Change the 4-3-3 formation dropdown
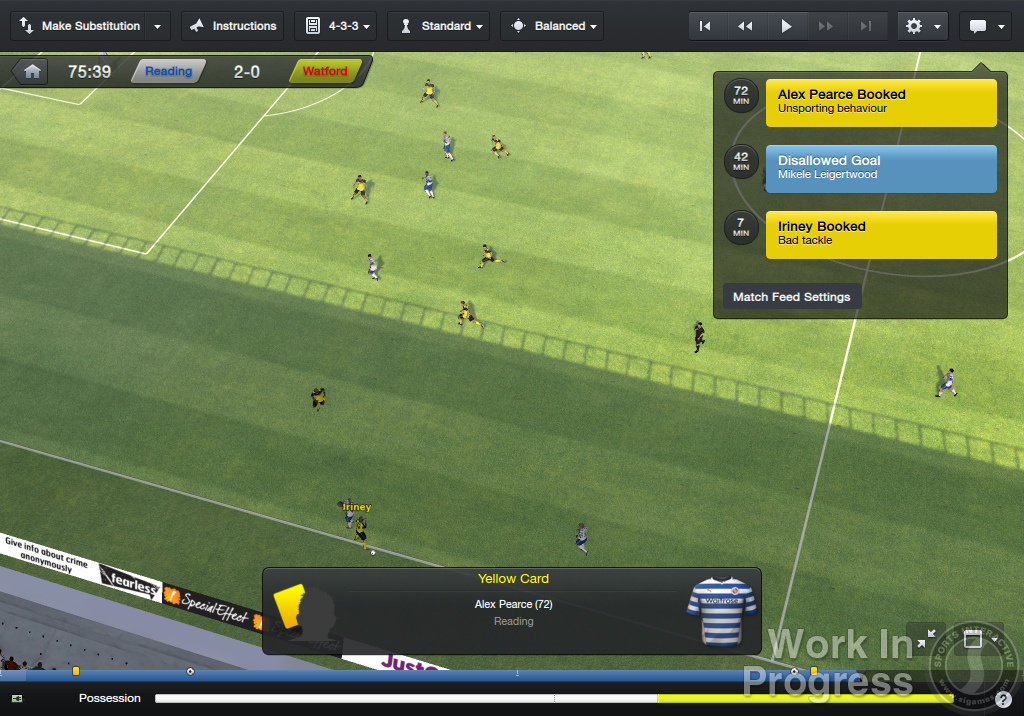This screenshot has height=716, width=1024. point(336,26)
